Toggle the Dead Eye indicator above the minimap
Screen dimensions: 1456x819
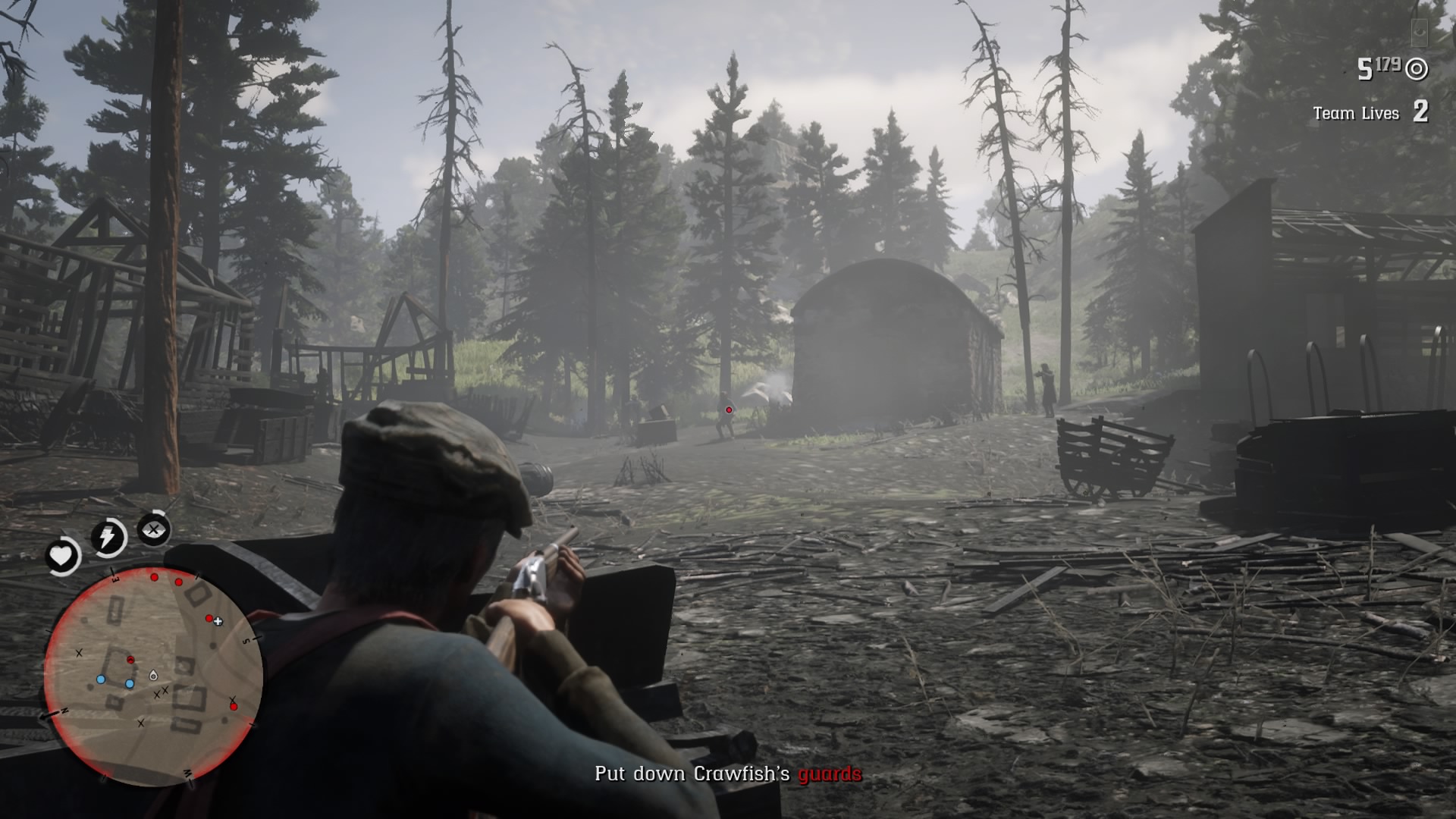tap(152, 530)
